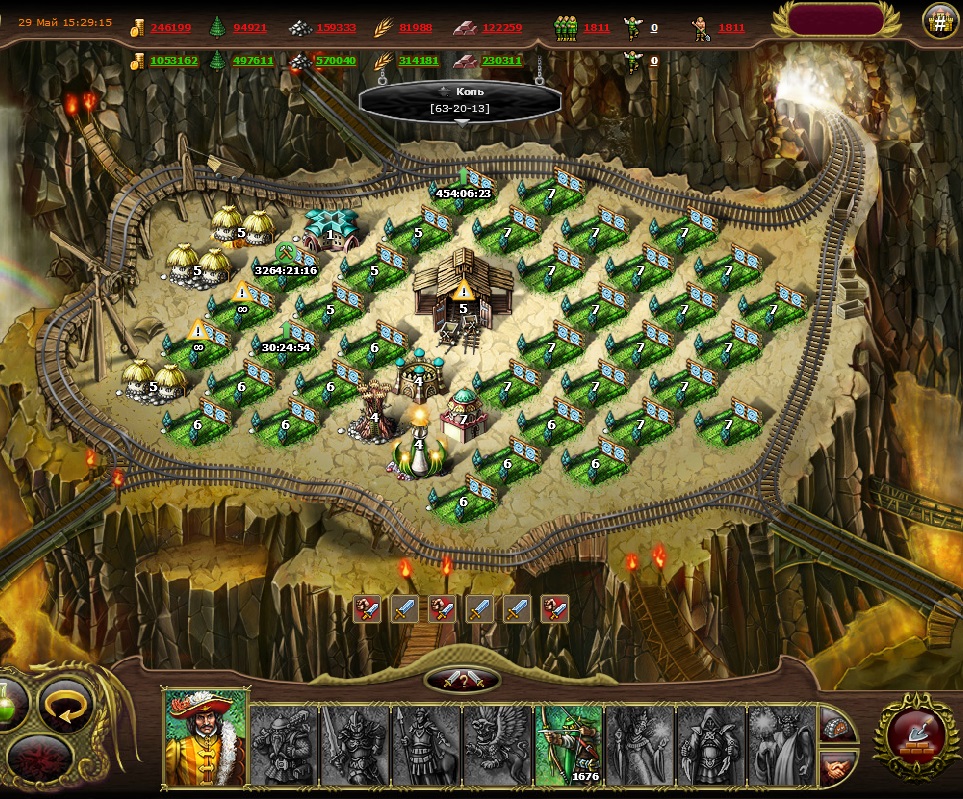Click the troop count 1811 beside three soldiers
This screenshot has height=799, width=963.
tap(597, 28)
